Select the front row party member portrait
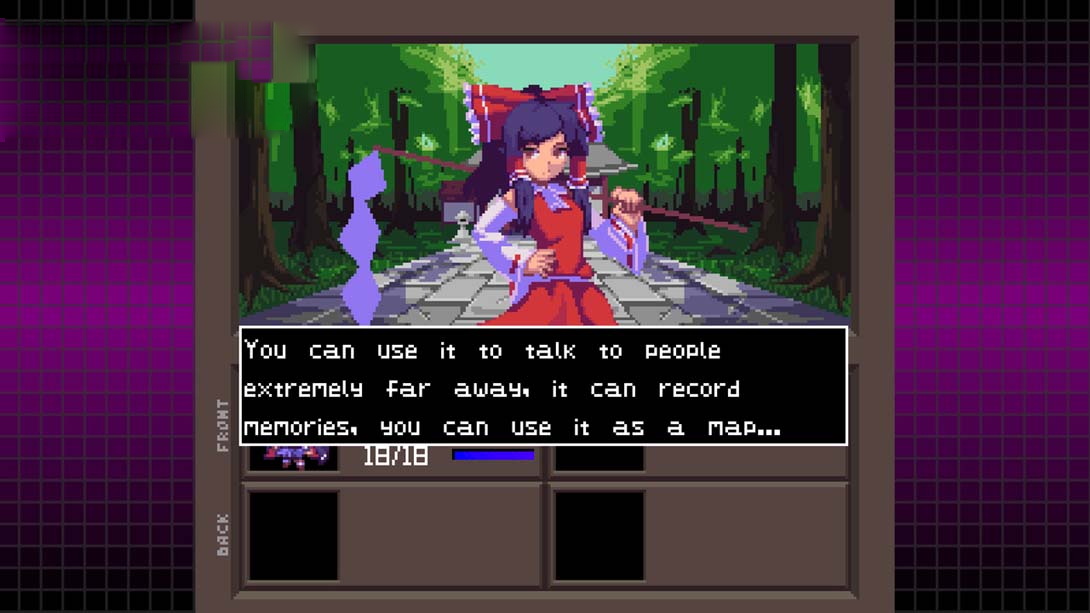Screen dimensions: 1090x613 tap(293, 457)
